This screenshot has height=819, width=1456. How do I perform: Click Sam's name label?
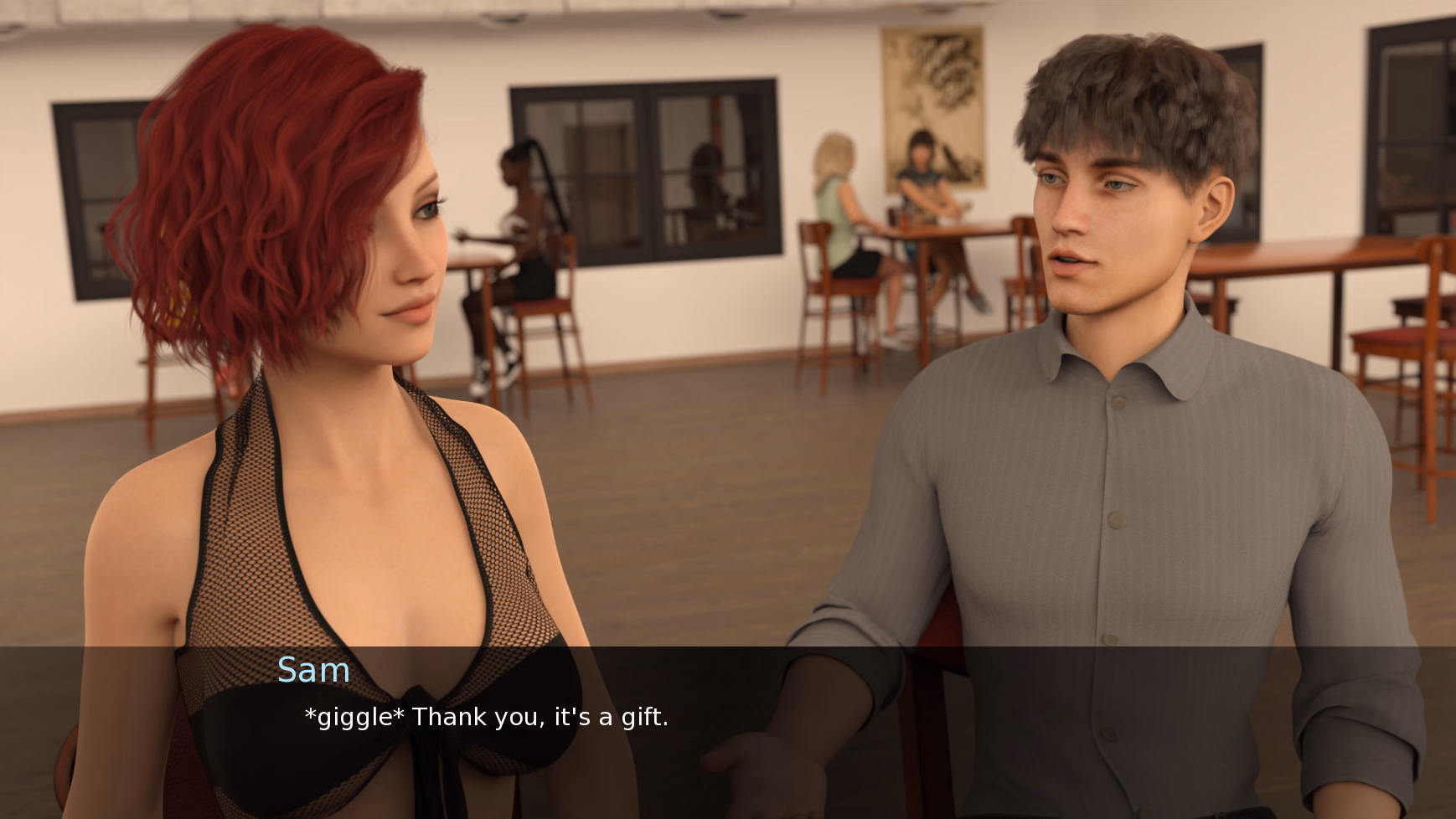pyautogui.click(x=314, y=670)
